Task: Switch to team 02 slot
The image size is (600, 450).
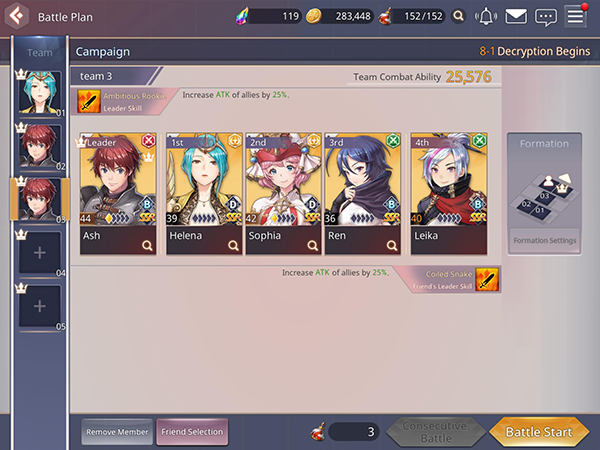Action: pos(39,146)
